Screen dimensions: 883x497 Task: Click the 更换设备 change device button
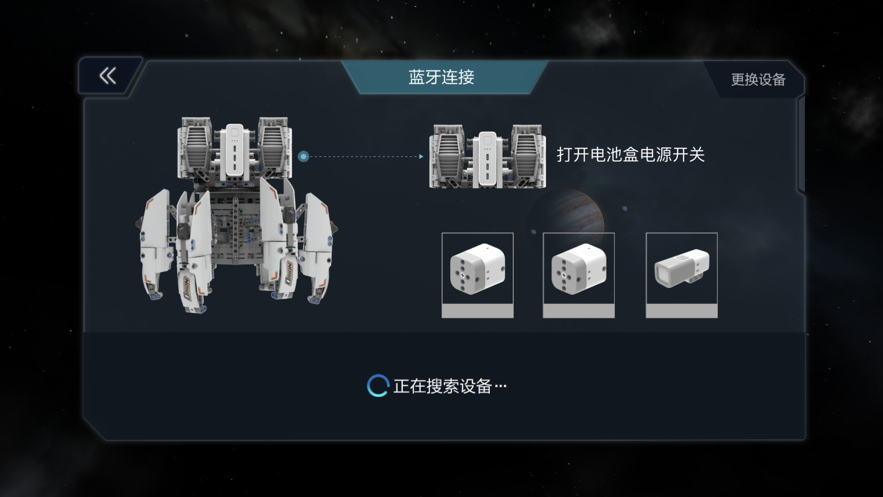tap(757, 79)
